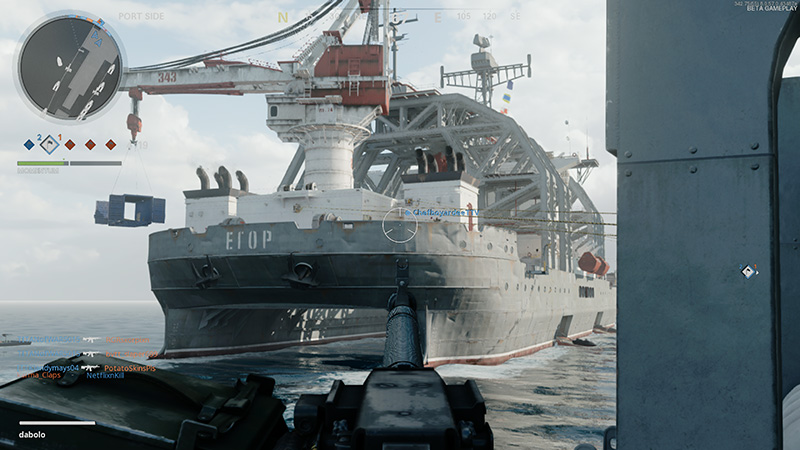Select the contested flag objective icon
Viewport: 800px width, 450px height.
[x=50, y=144]
